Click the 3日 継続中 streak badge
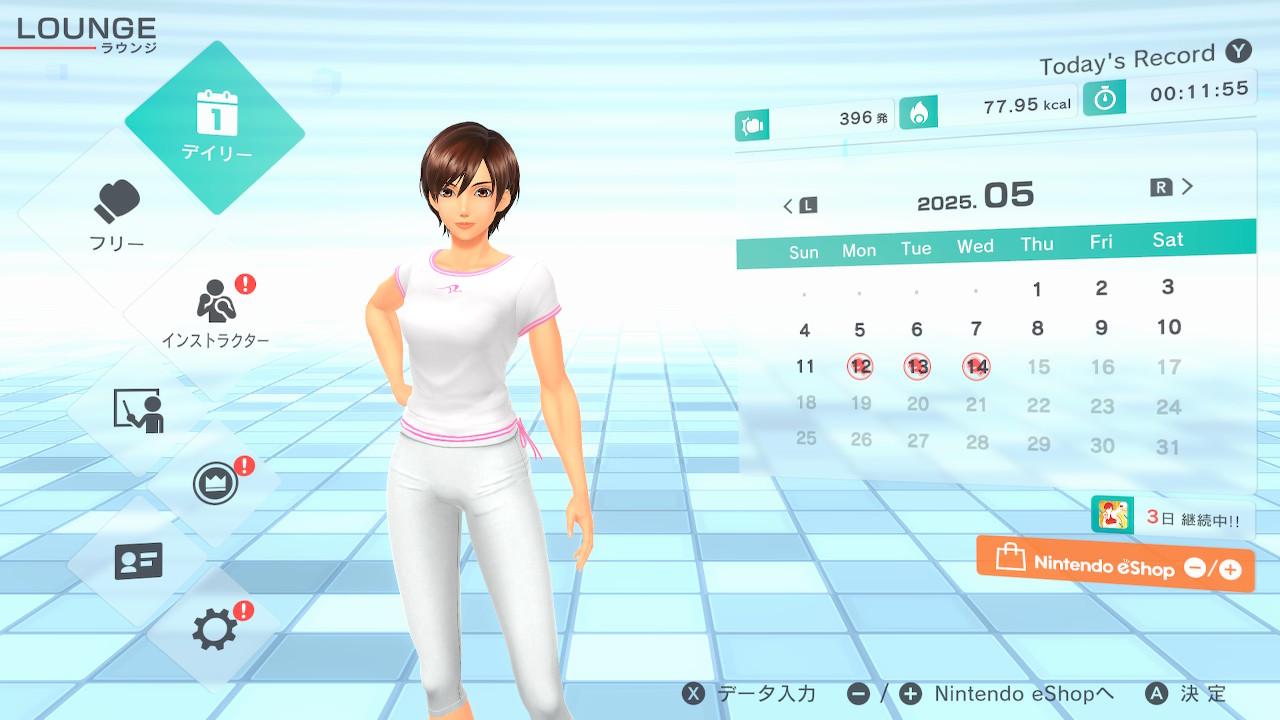The height and width of the screenshot is (720, 1280). click(x=1172, y=517)
